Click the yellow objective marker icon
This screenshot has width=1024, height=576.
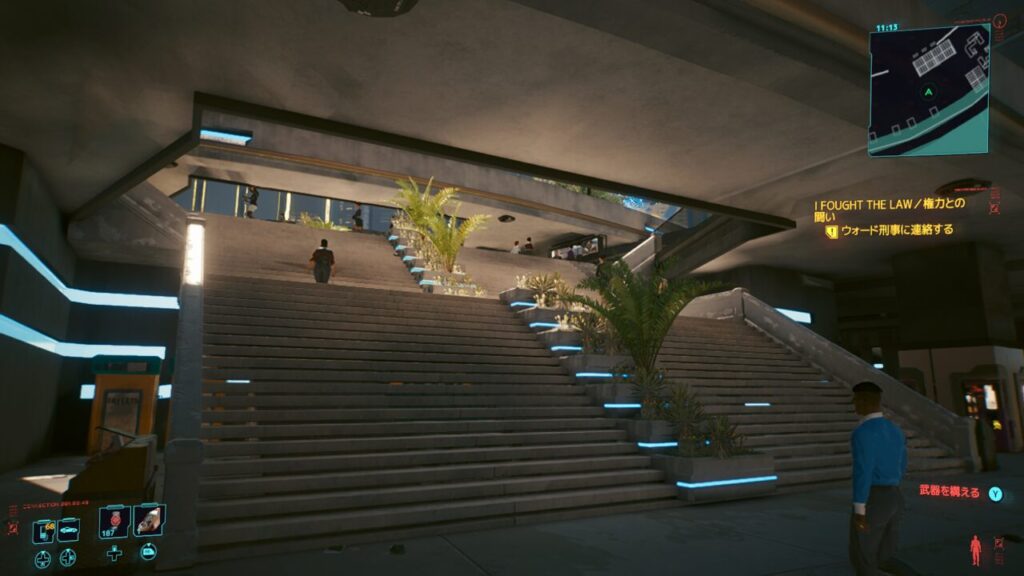pyautogui.click(x=831, y=230)
